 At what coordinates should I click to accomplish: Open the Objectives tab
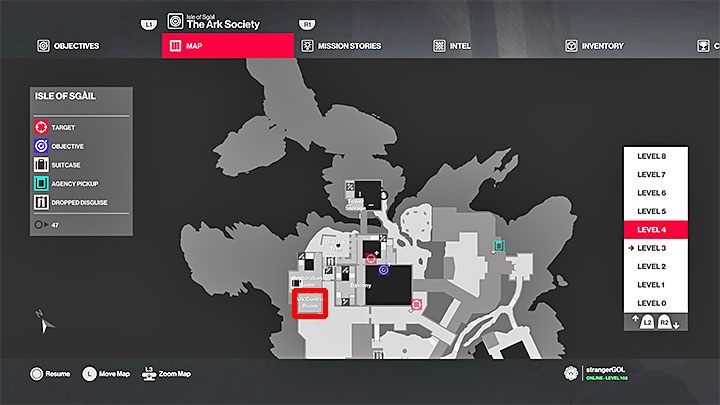click(72, 46)
